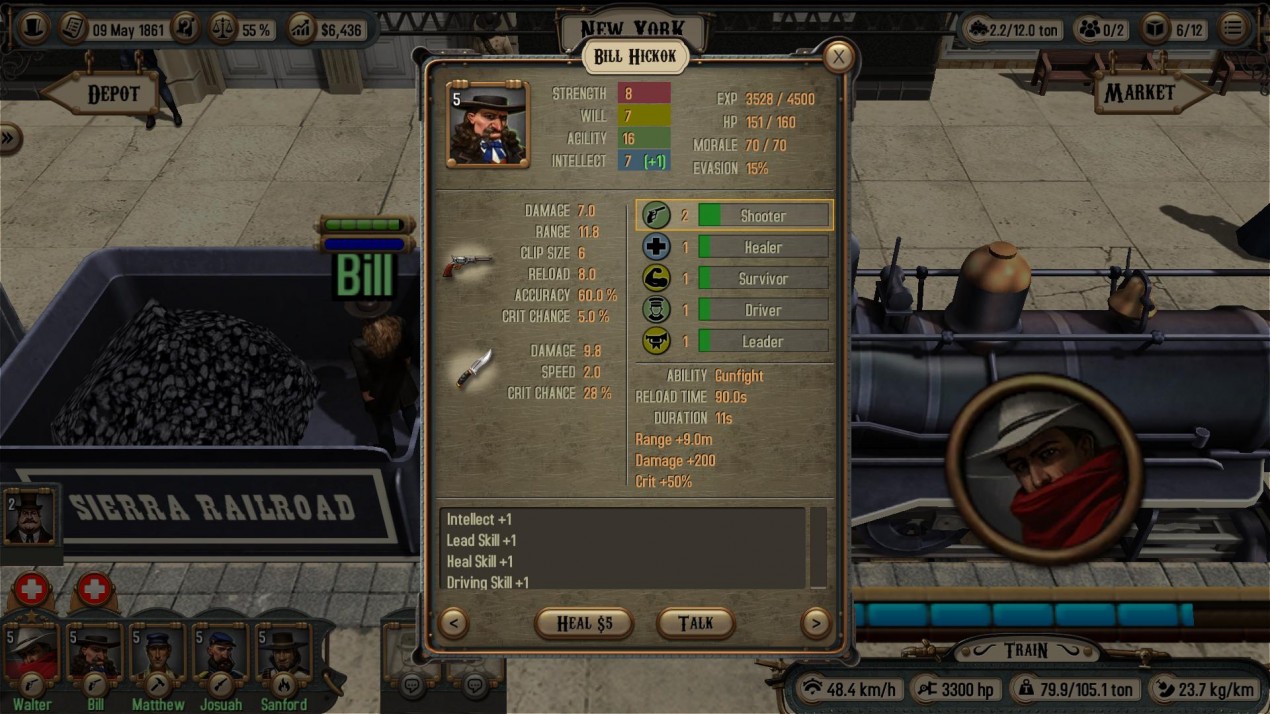This screenshot has height=714, width=1270.
Task: Select Sanford's crew portrait
Action: coord(283,656)
